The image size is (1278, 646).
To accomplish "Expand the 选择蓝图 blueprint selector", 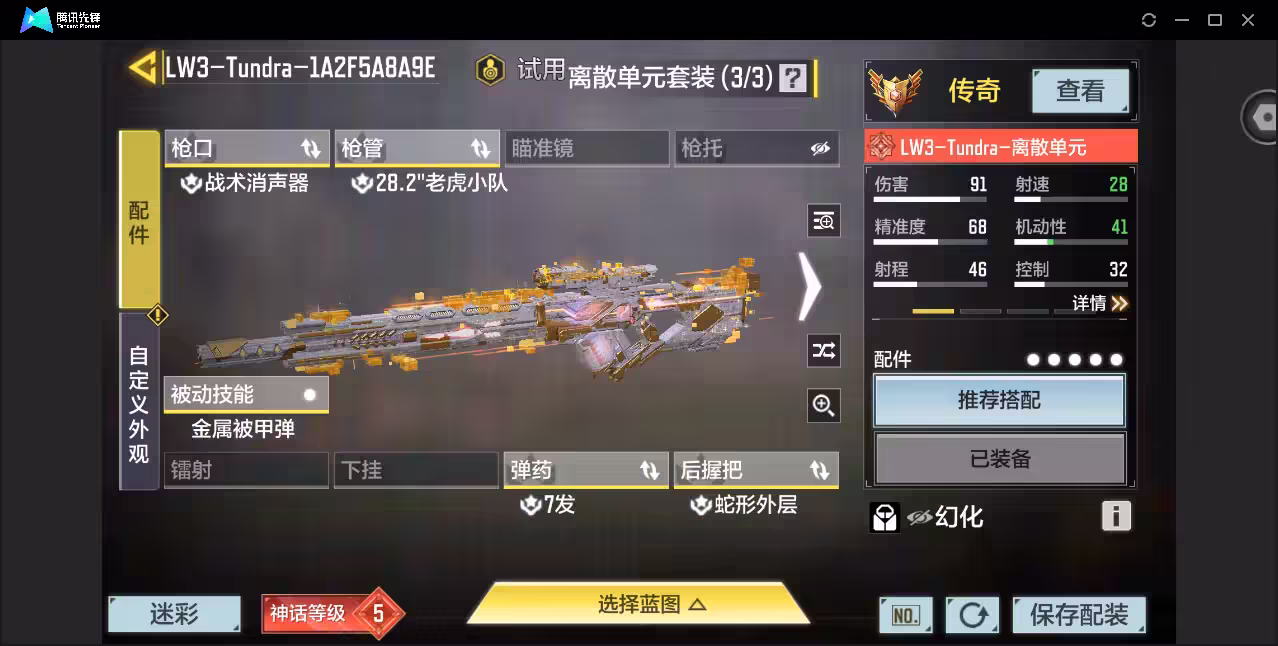I will (x=638, y=604).
